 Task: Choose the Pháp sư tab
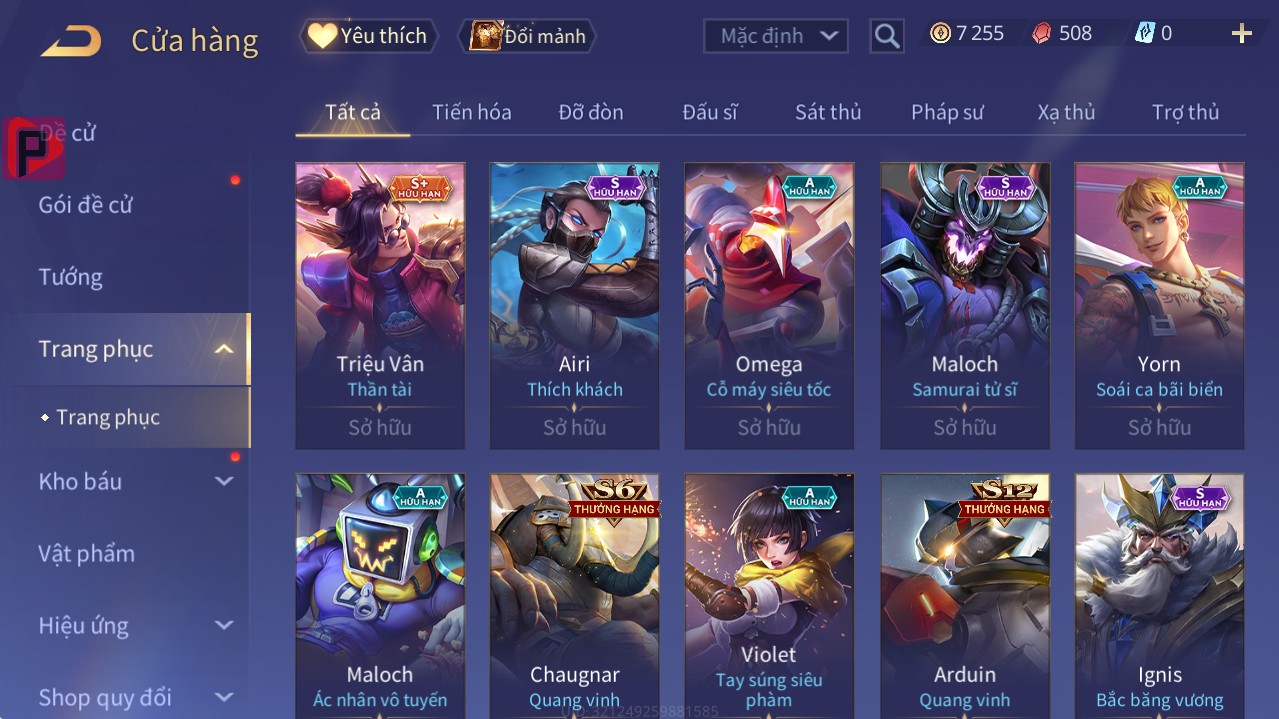tap(947, 112)
